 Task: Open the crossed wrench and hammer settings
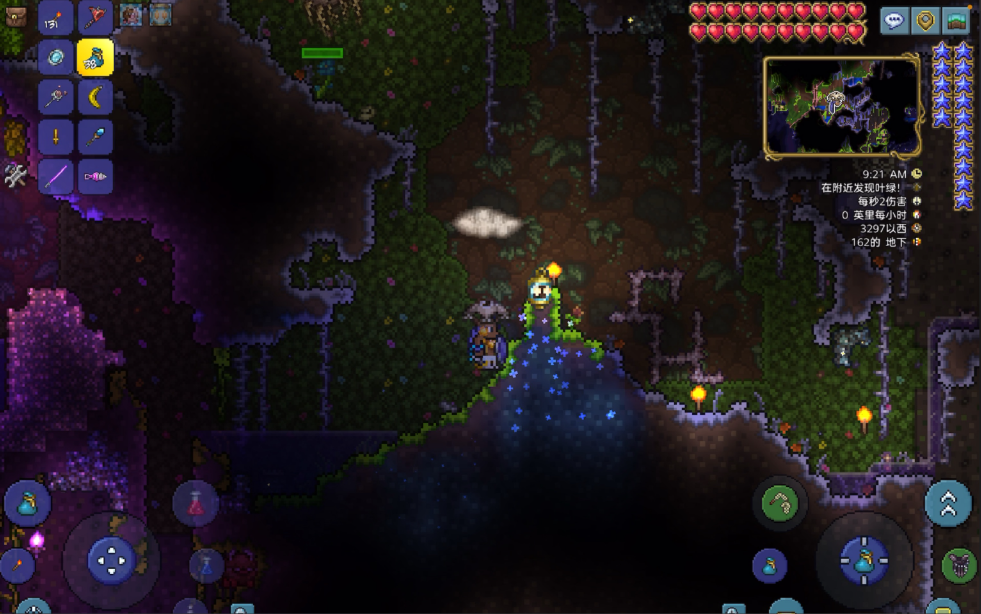[x=15, y=177]
